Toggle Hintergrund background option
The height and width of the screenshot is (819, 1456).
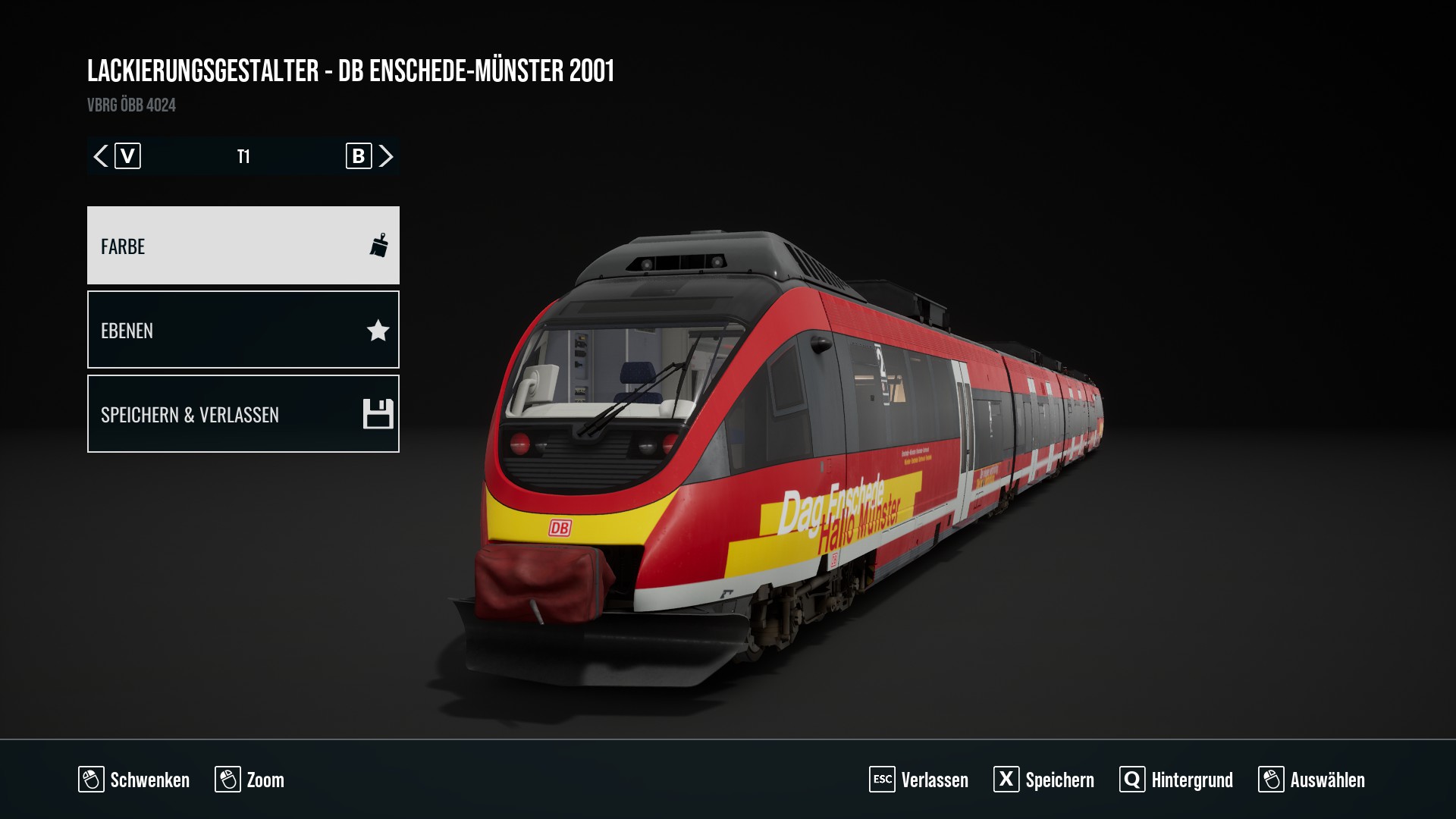coord(1176,780)
